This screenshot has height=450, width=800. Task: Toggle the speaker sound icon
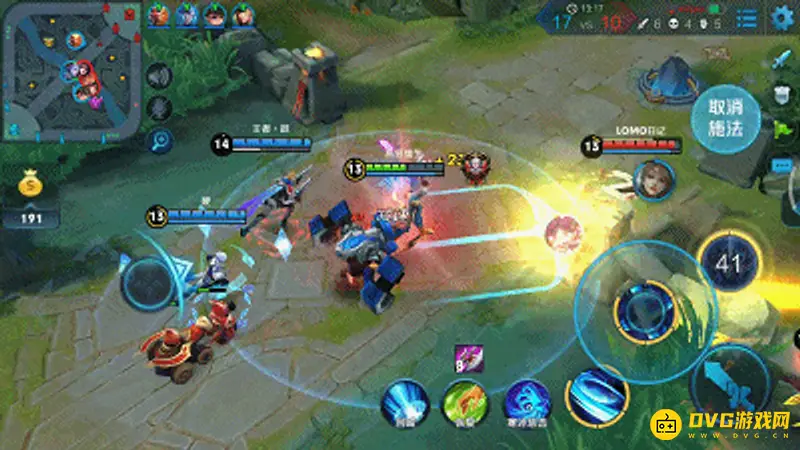coord(159,75)
